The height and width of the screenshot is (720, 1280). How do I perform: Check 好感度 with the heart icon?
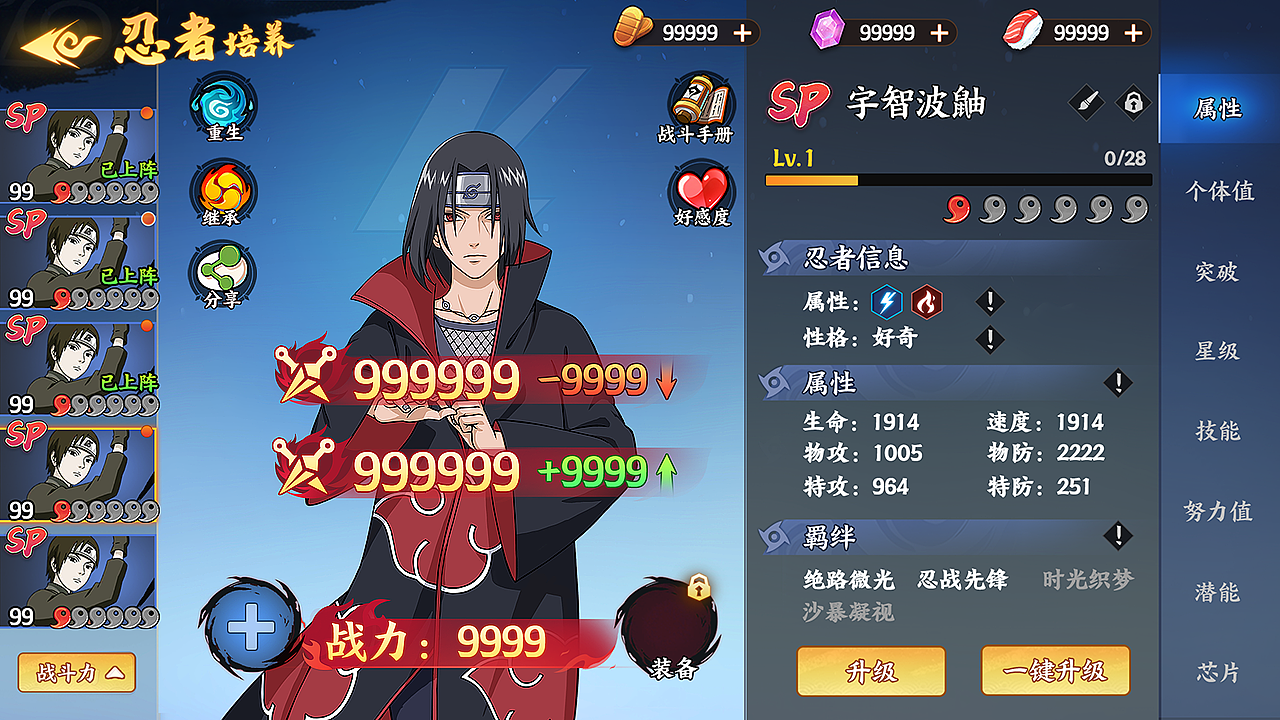(x=697, y=185)
